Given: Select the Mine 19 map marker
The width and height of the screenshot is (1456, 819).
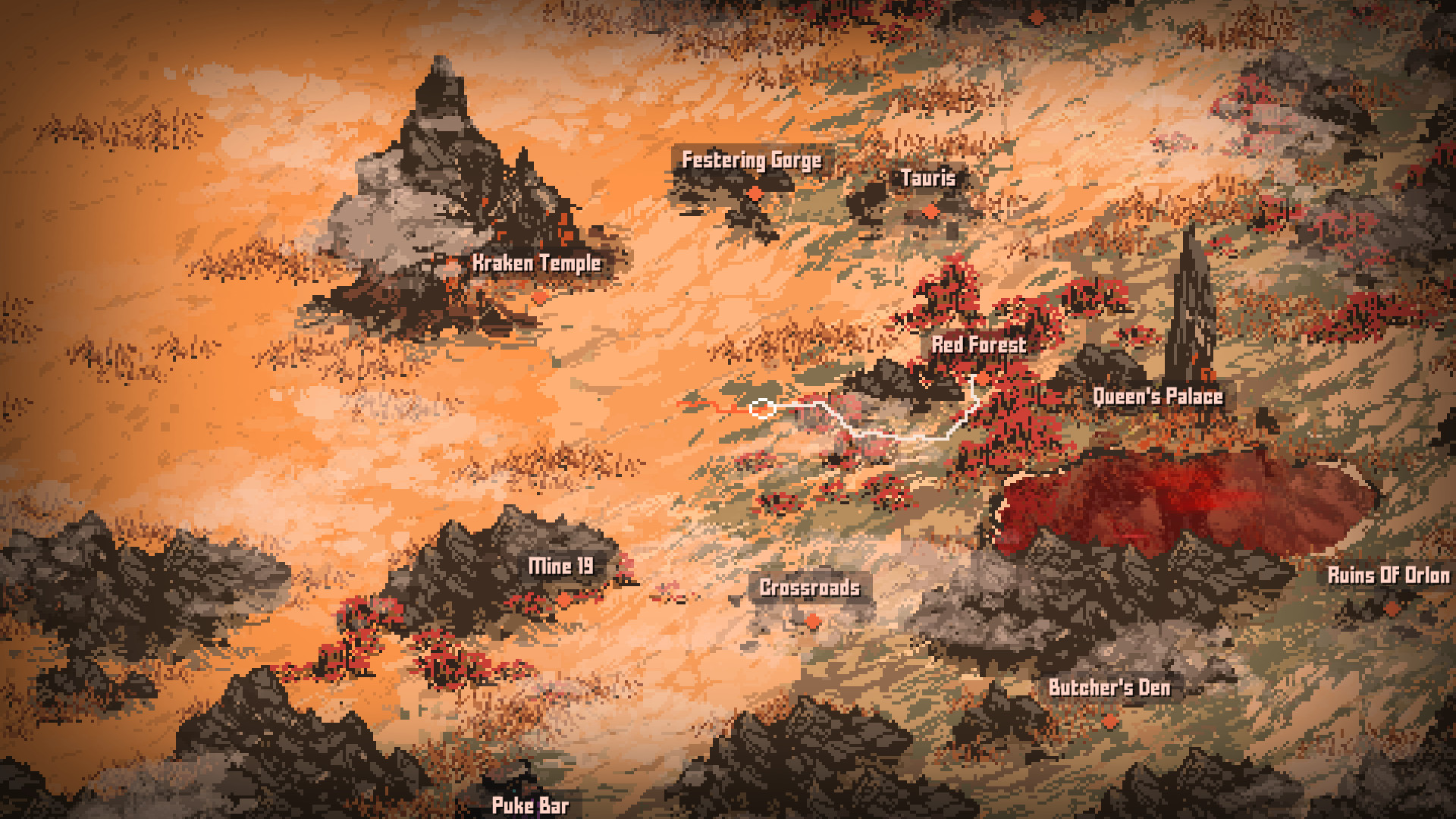Looking at the screenshot, I should [x=564, y=600].
